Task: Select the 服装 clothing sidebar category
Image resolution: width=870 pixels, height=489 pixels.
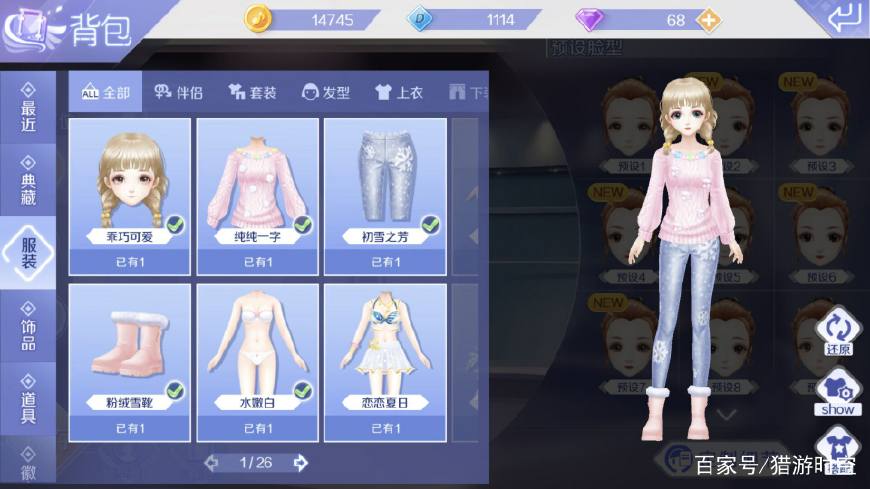Action: coord(28,248)
